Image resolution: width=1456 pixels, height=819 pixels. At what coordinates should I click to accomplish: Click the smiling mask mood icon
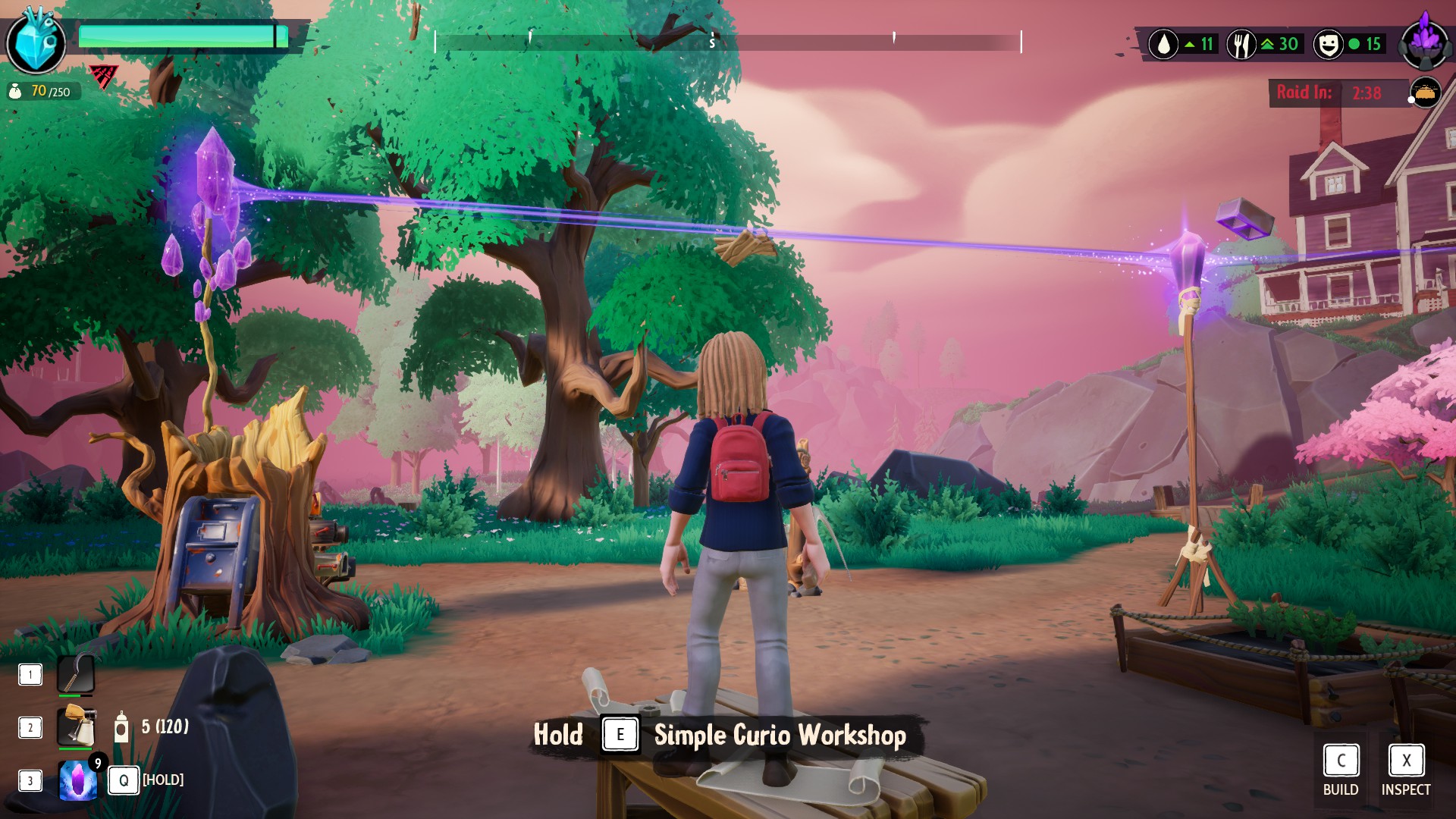pos(1328,45)
